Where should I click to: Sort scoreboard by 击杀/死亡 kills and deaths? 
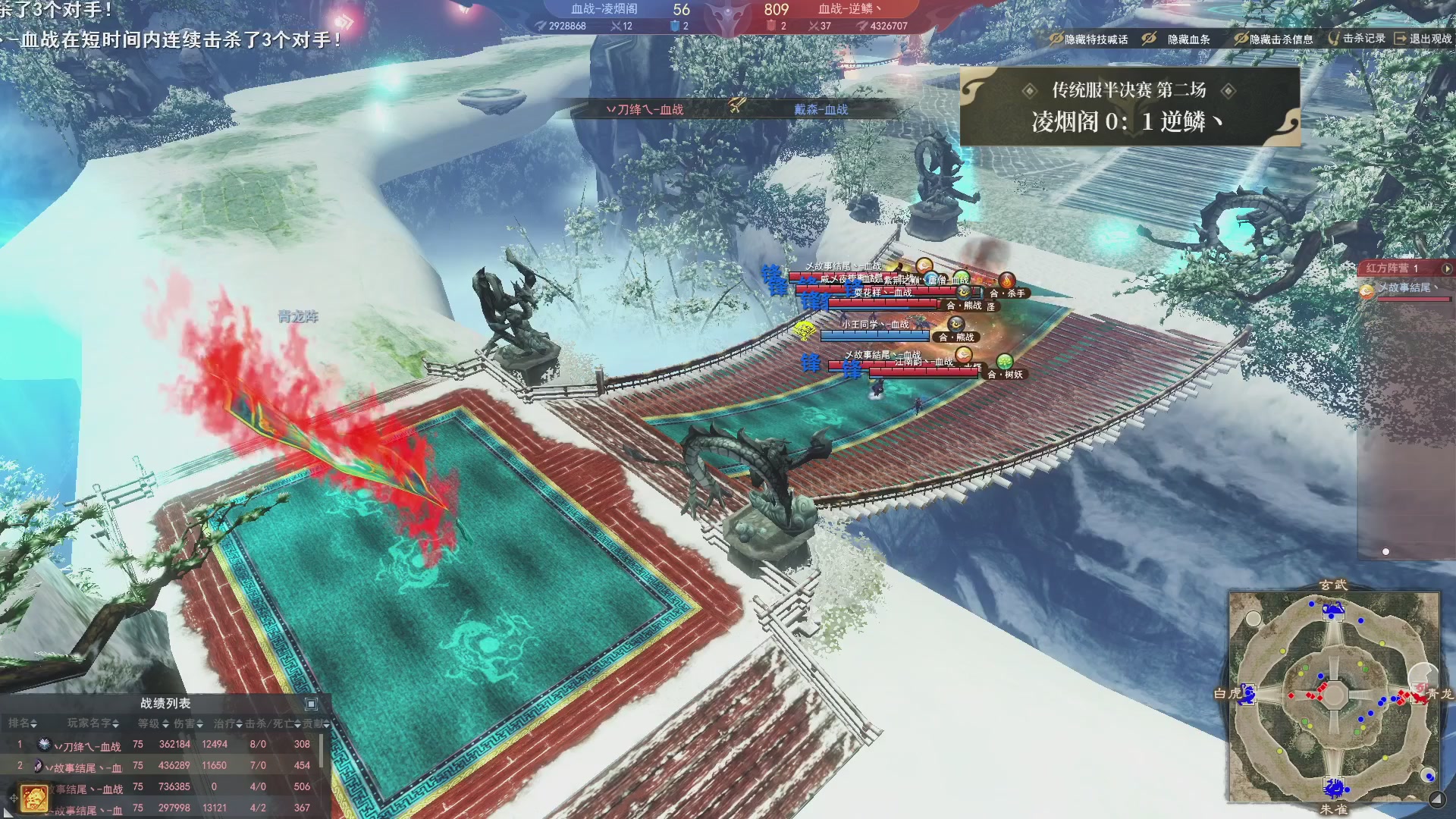(272, 723)
